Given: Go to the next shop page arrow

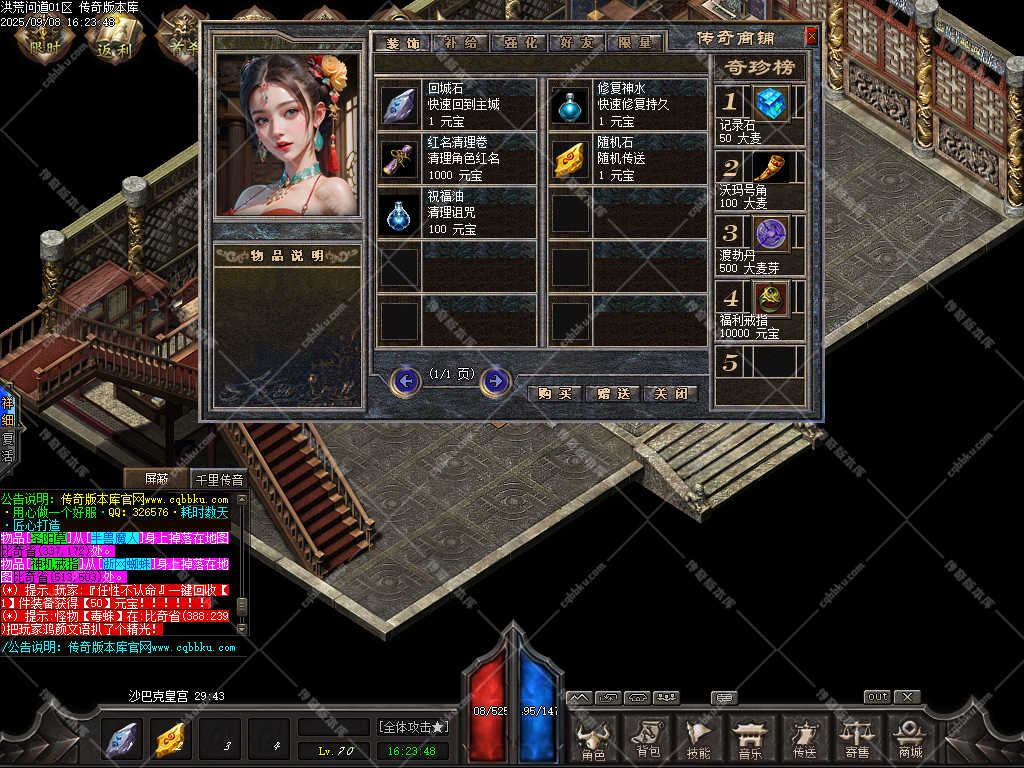Looking at the screenshot, I should click(x=495, y=381).
